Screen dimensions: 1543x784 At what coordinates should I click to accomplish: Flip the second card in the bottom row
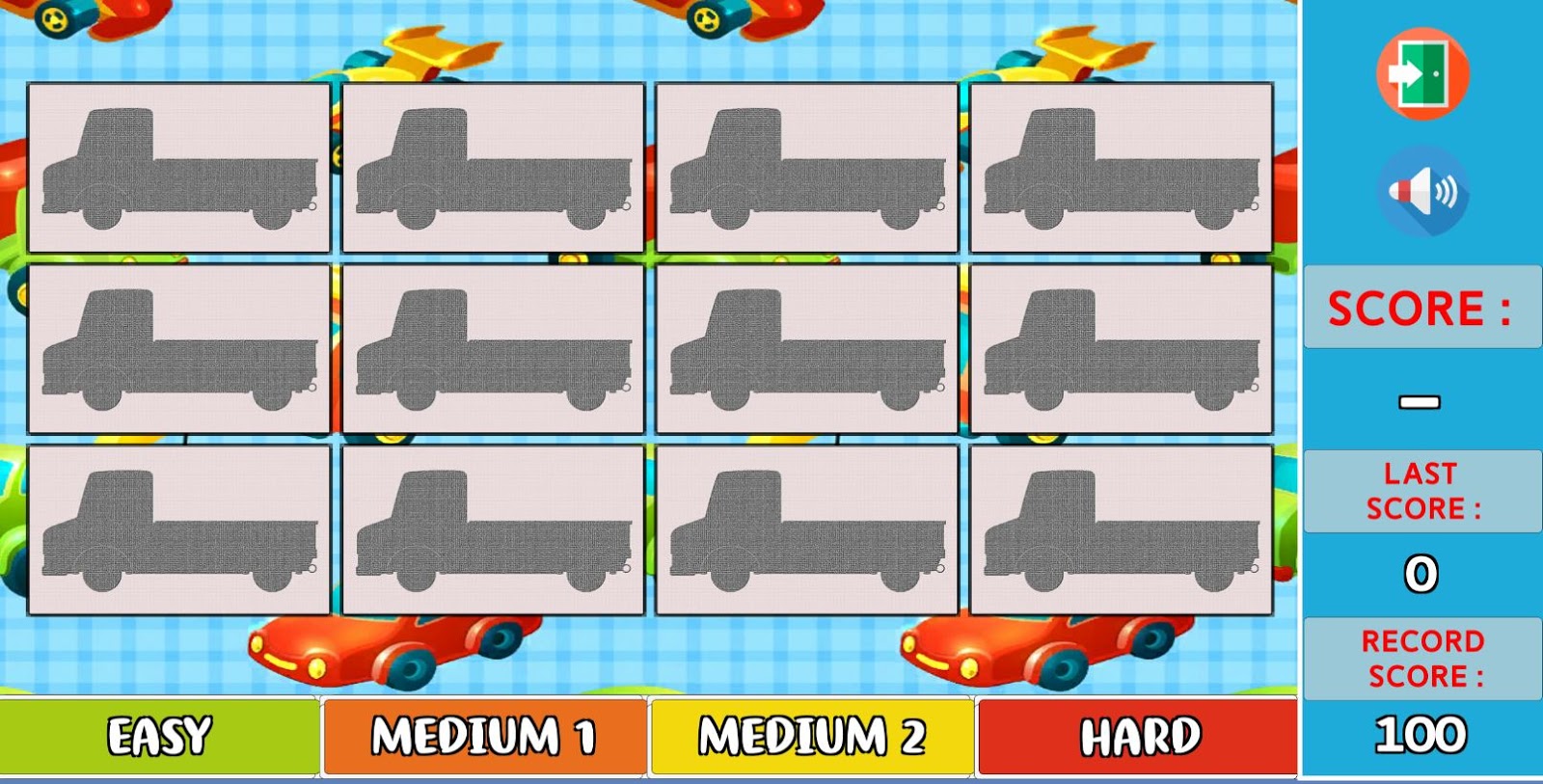(494, 528)
